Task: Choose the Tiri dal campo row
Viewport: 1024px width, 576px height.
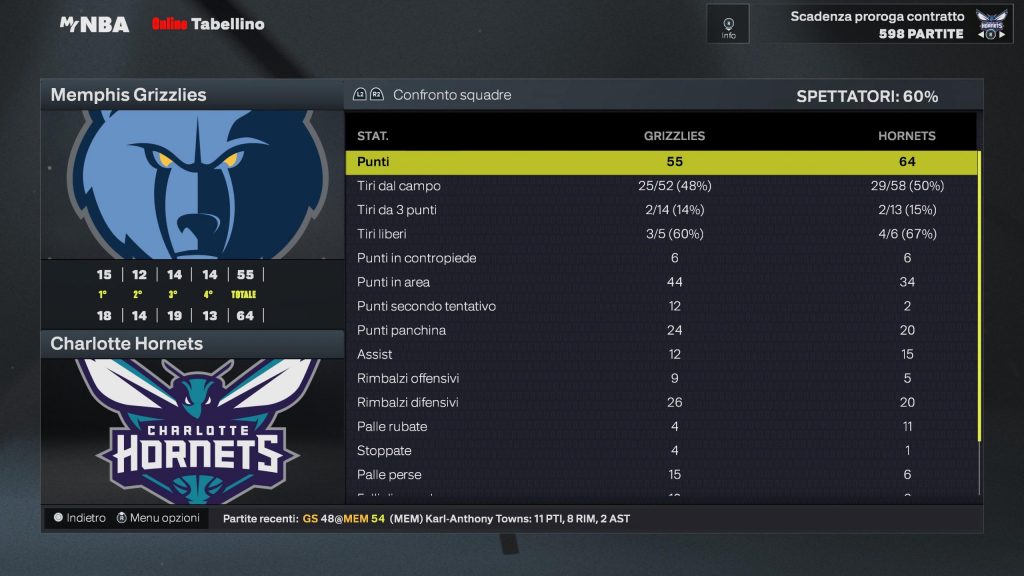Action: (x=660, y=186)
